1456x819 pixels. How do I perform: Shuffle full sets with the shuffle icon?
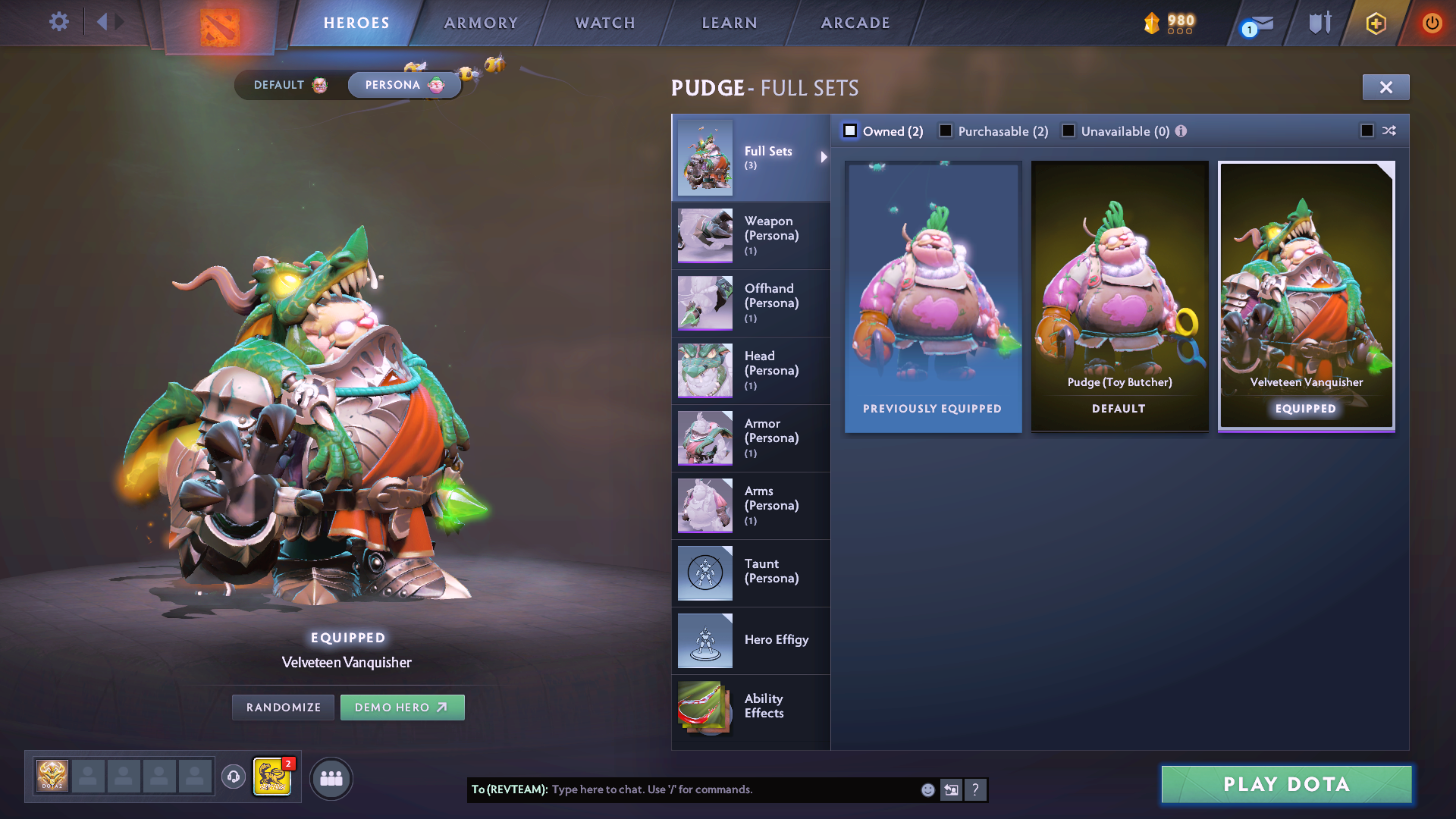pyautogui.click(x=1389, y=130)
